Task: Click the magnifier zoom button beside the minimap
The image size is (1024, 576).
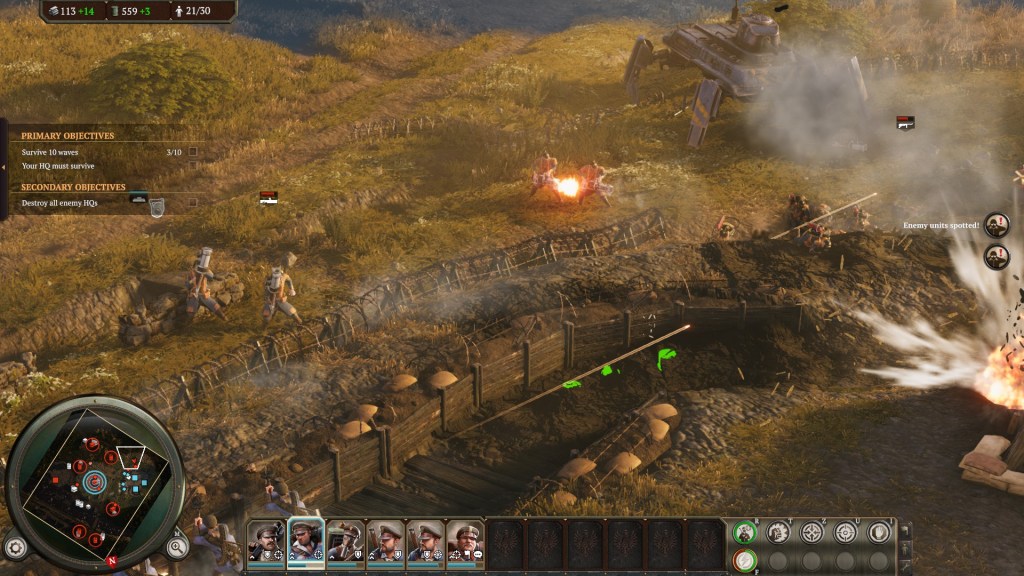Action: (x=177, y=546)
